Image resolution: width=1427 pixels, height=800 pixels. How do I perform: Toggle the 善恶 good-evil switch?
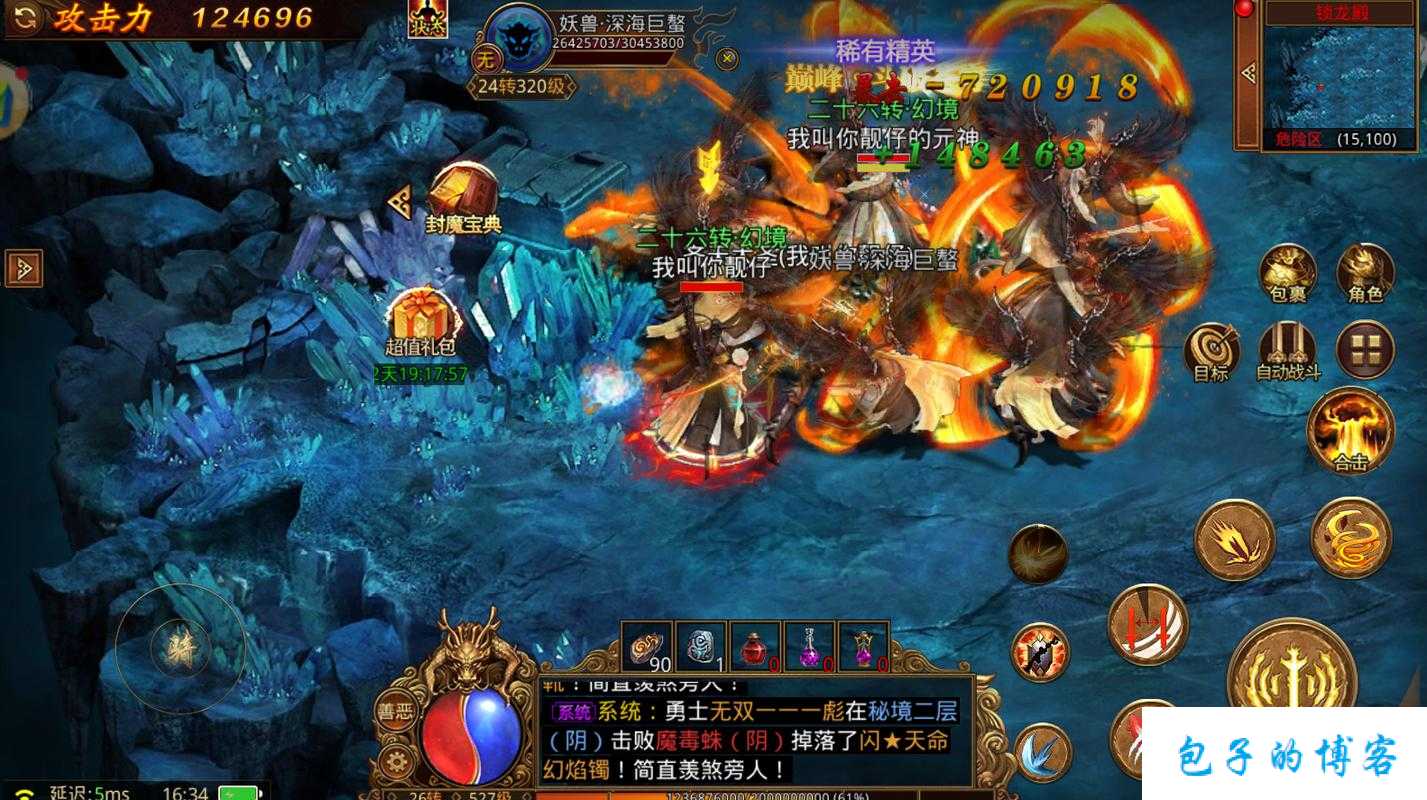pos(399,712)
